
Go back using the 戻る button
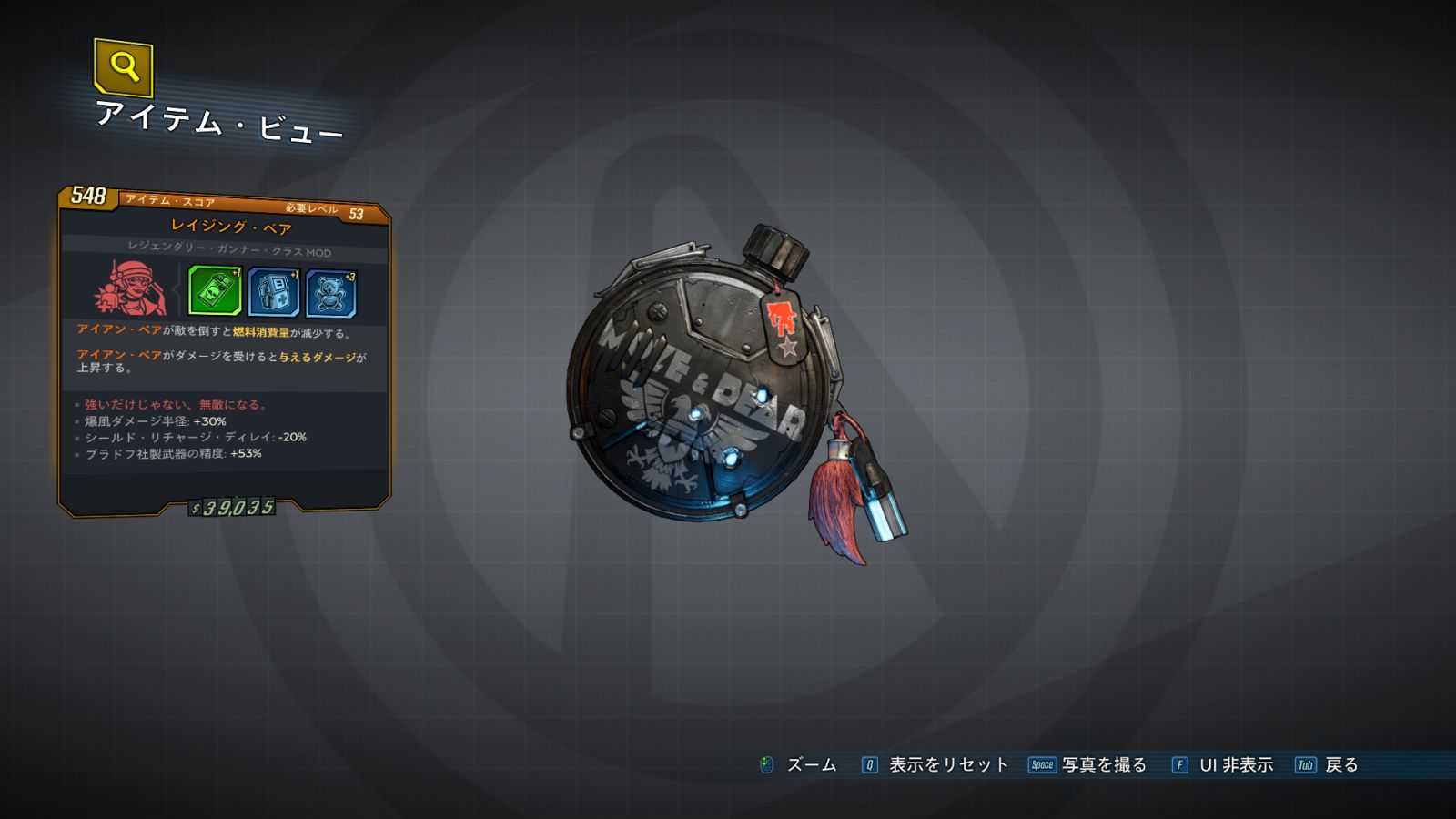(1340, 765)
